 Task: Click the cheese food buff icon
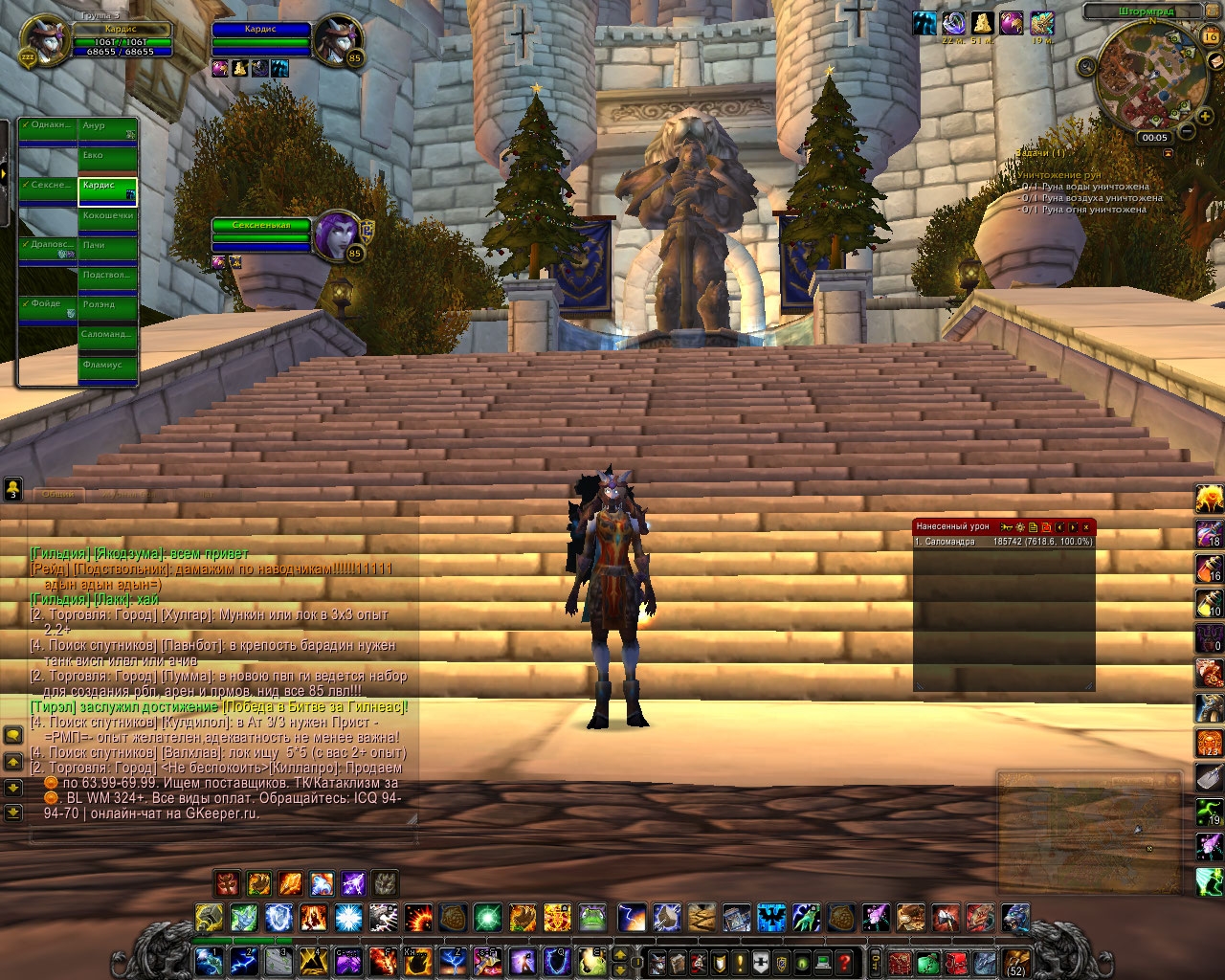(983, 23)
